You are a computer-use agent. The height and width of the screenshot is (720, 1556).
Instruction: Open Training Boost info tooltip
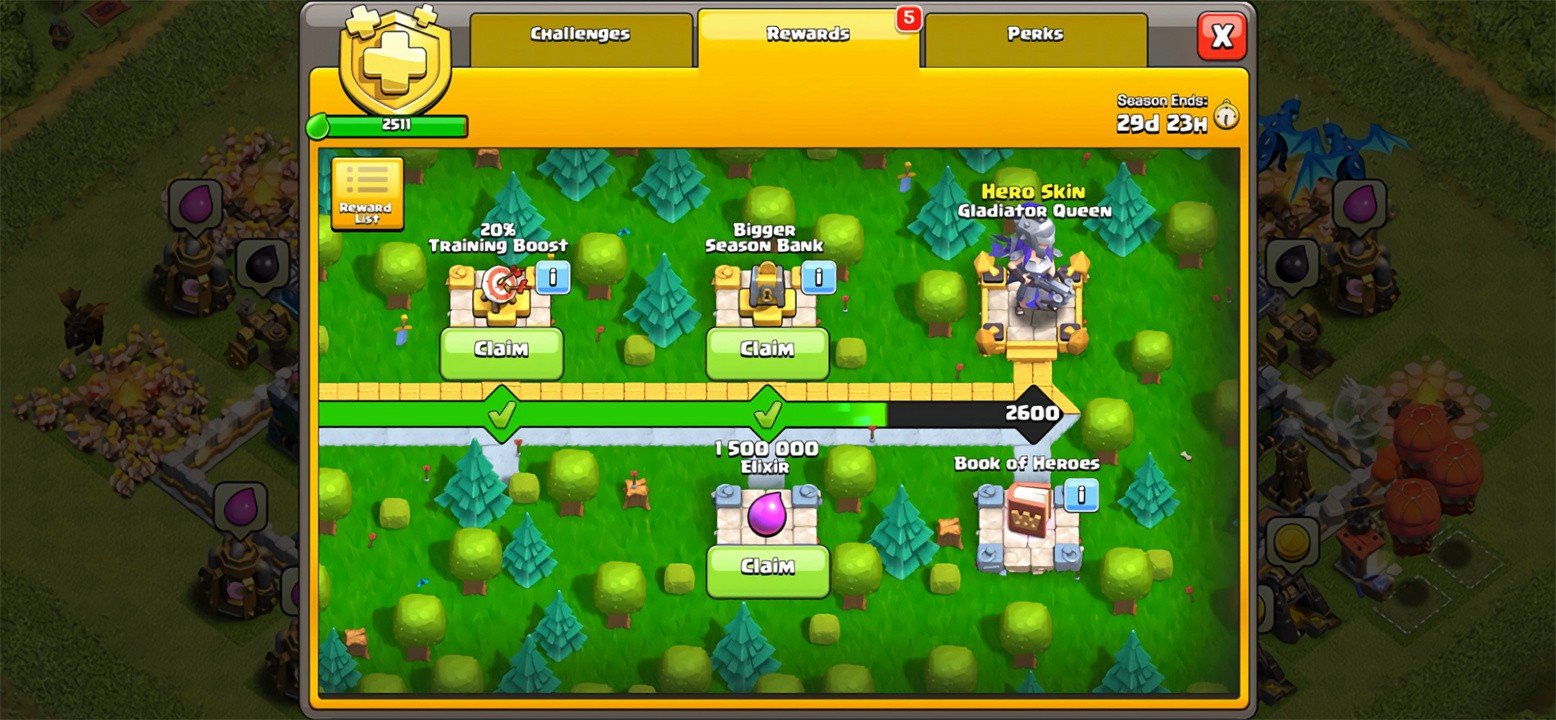[x=553, y=278]
